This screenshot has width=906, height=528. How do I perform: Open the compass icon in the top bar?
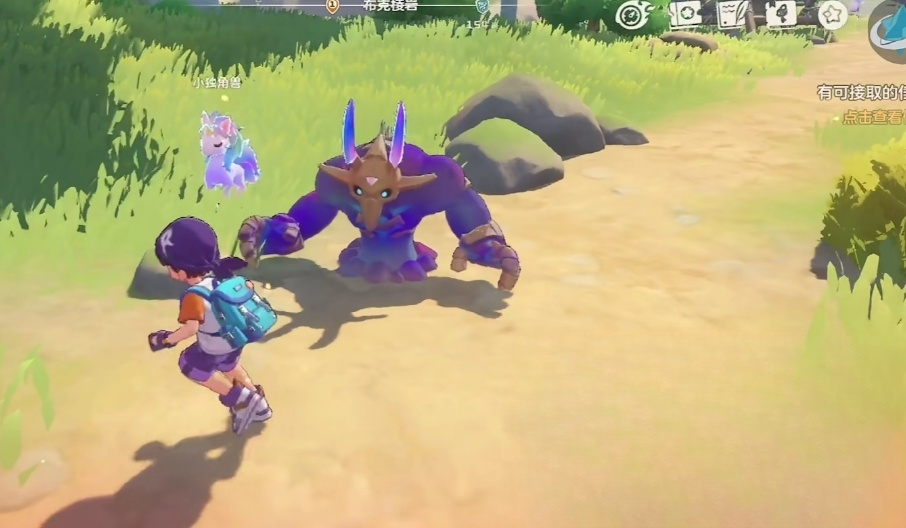(633, 14)
